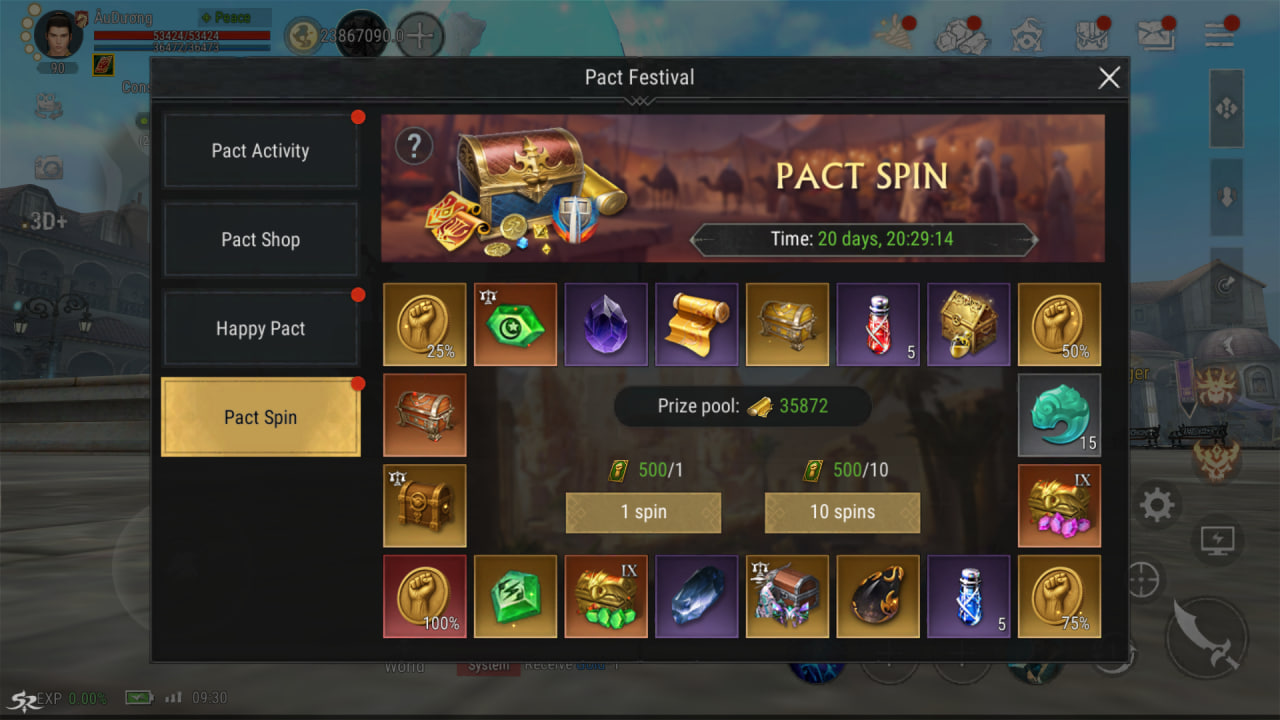The height and width of the screenshot is (720, 1280).
Task: Inspect the black dragon egg prize
Action: (878, 596)
